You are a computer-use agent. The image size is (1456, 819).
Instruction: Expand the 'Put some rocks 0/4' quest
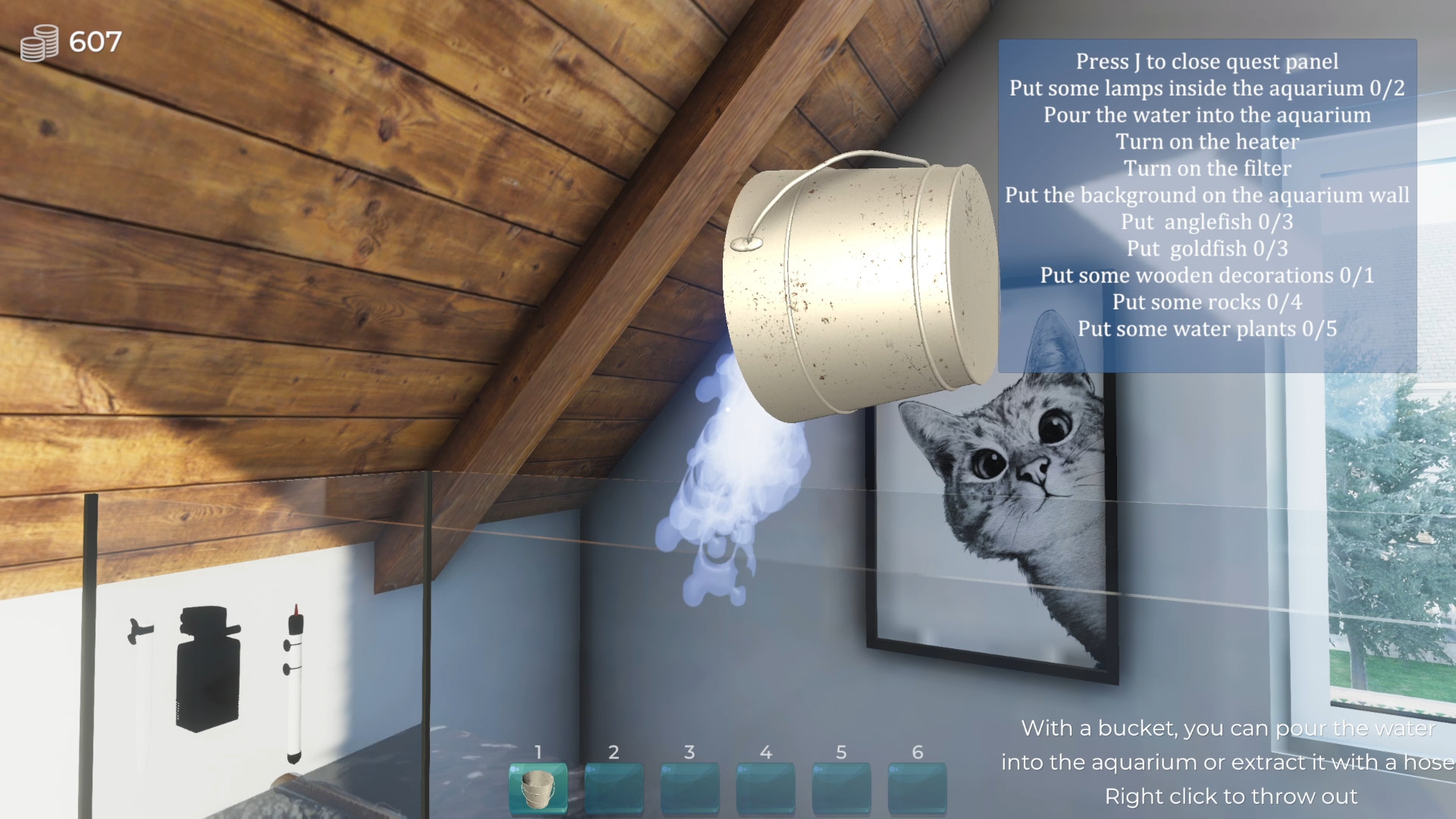[1206, 302]
